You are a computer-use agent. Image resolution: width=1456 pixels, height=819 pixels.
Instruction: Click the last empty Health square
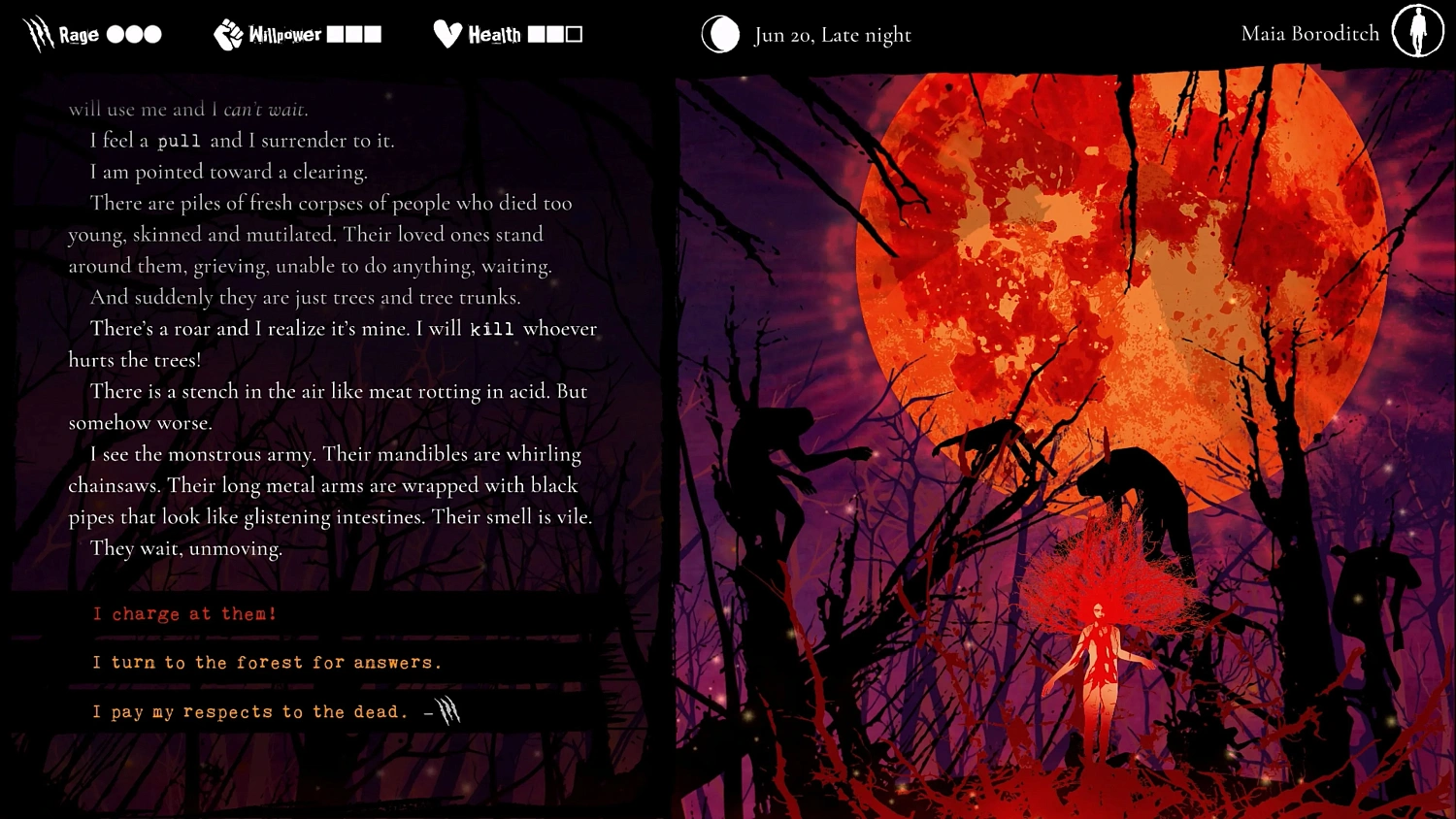pyautogui.click(x=573, y=34)
